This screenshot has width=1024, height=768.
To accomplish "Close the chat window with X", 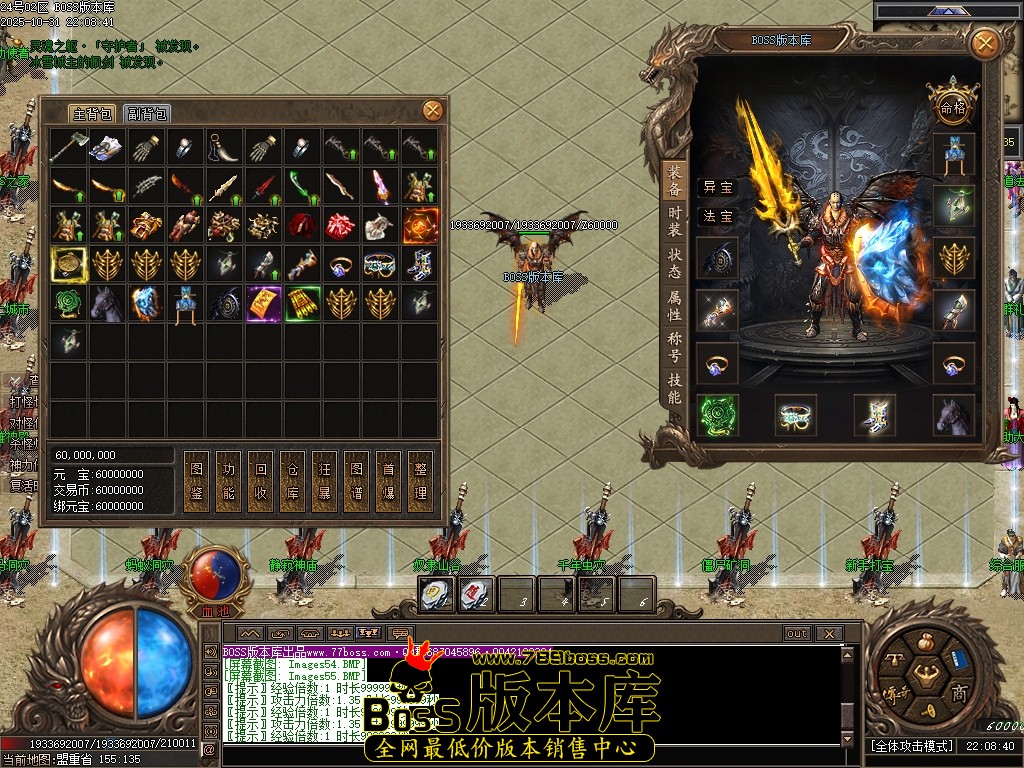I will [x=828, y=633].
